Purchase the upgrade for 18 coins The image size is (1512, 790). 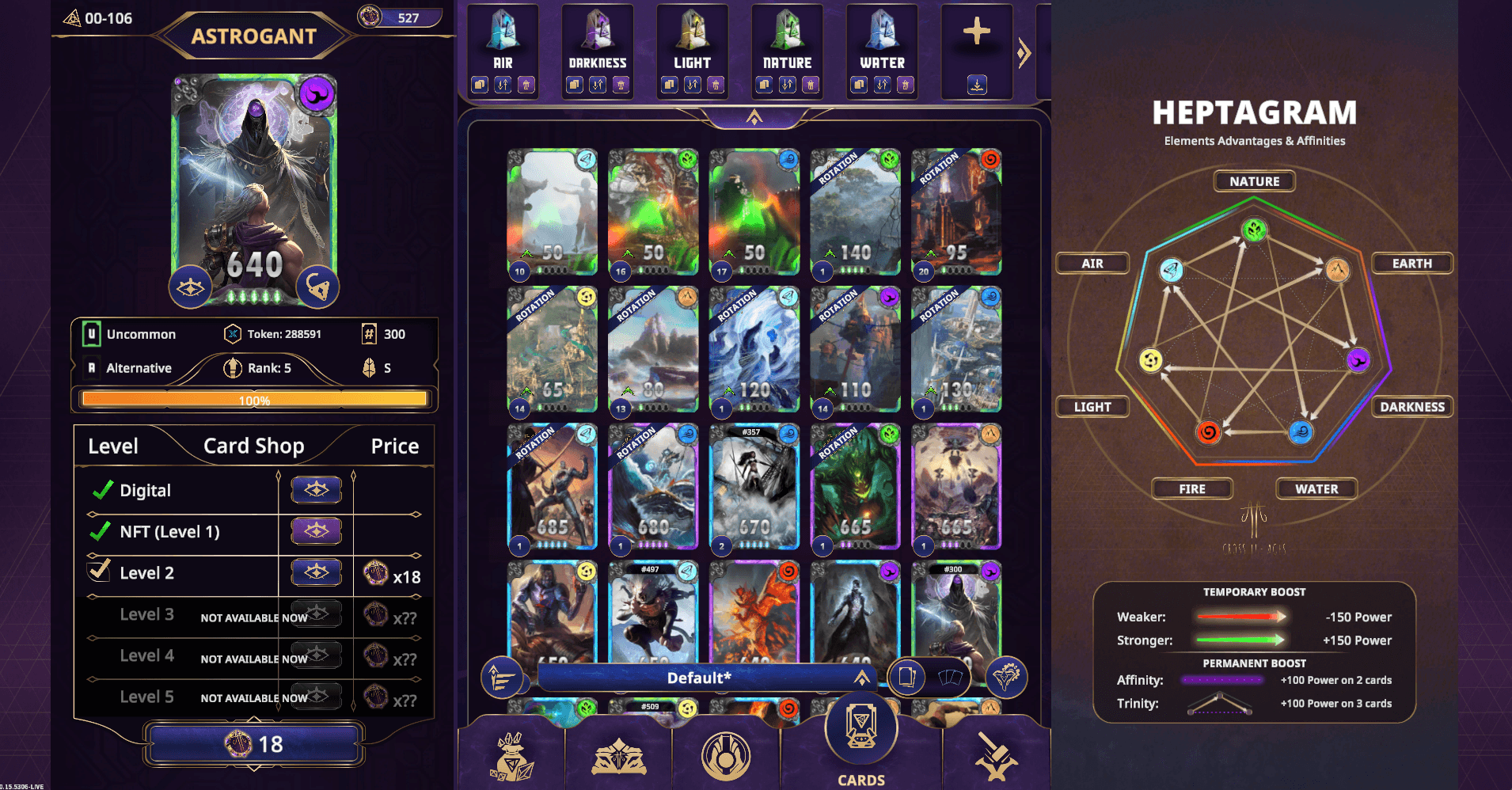coord(253,743)
